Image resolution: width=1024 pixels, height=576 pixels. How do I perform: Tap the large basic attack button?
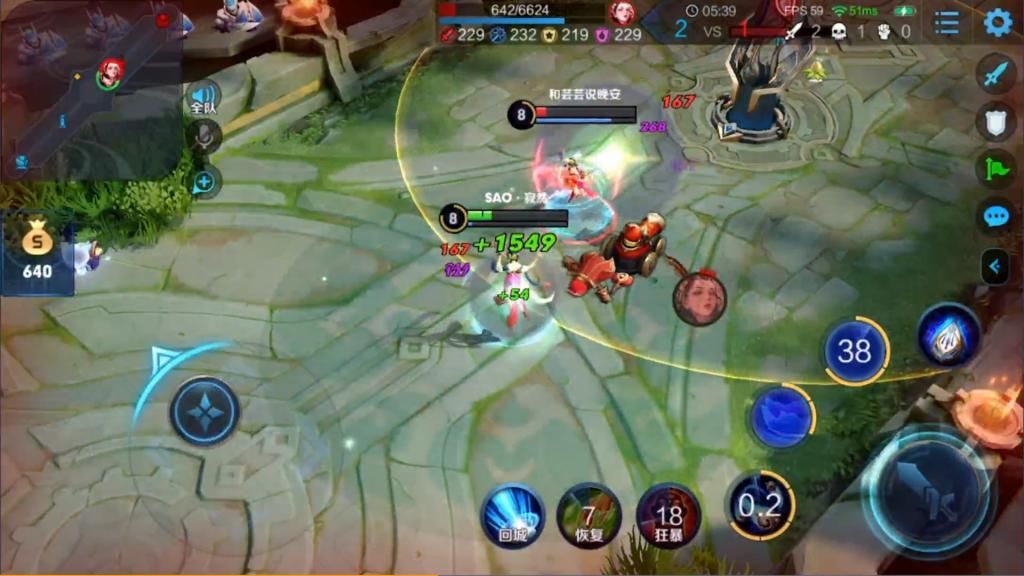point(926,490)
